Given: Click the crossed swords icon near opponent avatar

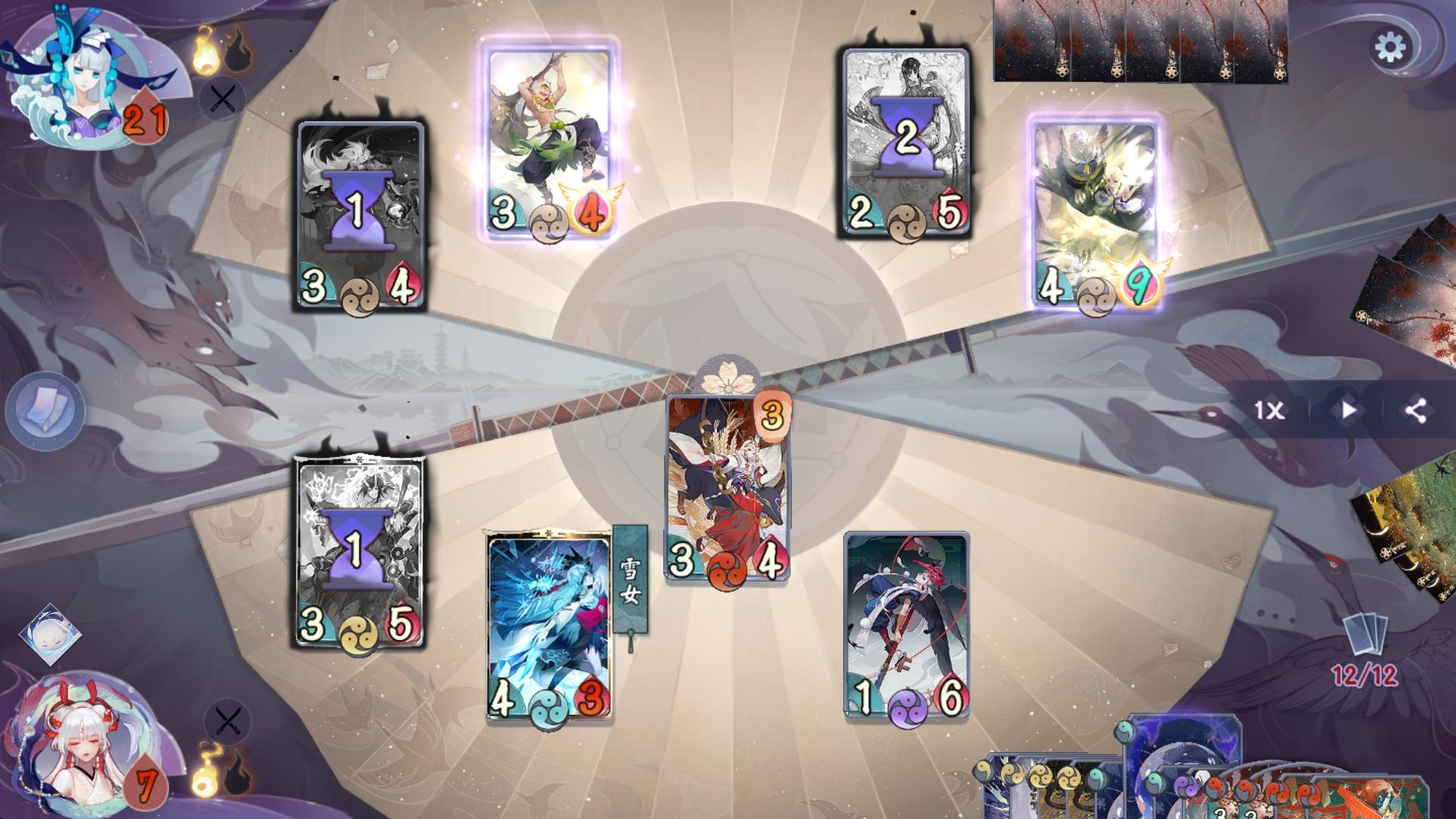Looking at the screenshot, I should pos(221,99).
